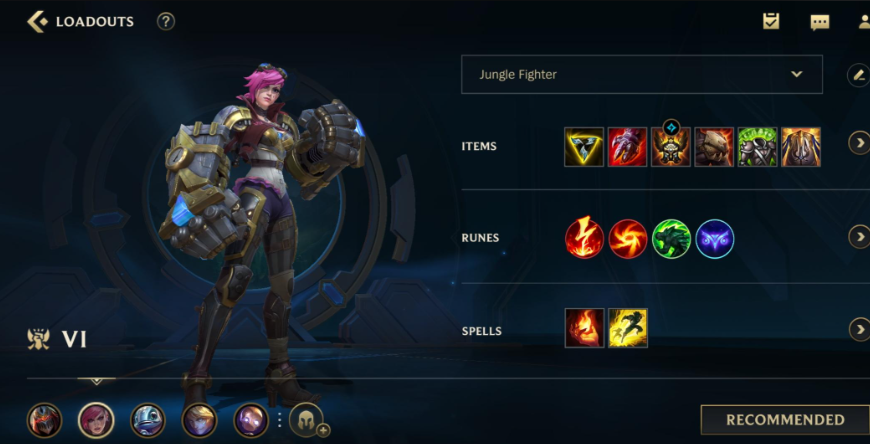The image size is (870, 444).
Task: Click the pencil edit loadout button
Action: 857,74
